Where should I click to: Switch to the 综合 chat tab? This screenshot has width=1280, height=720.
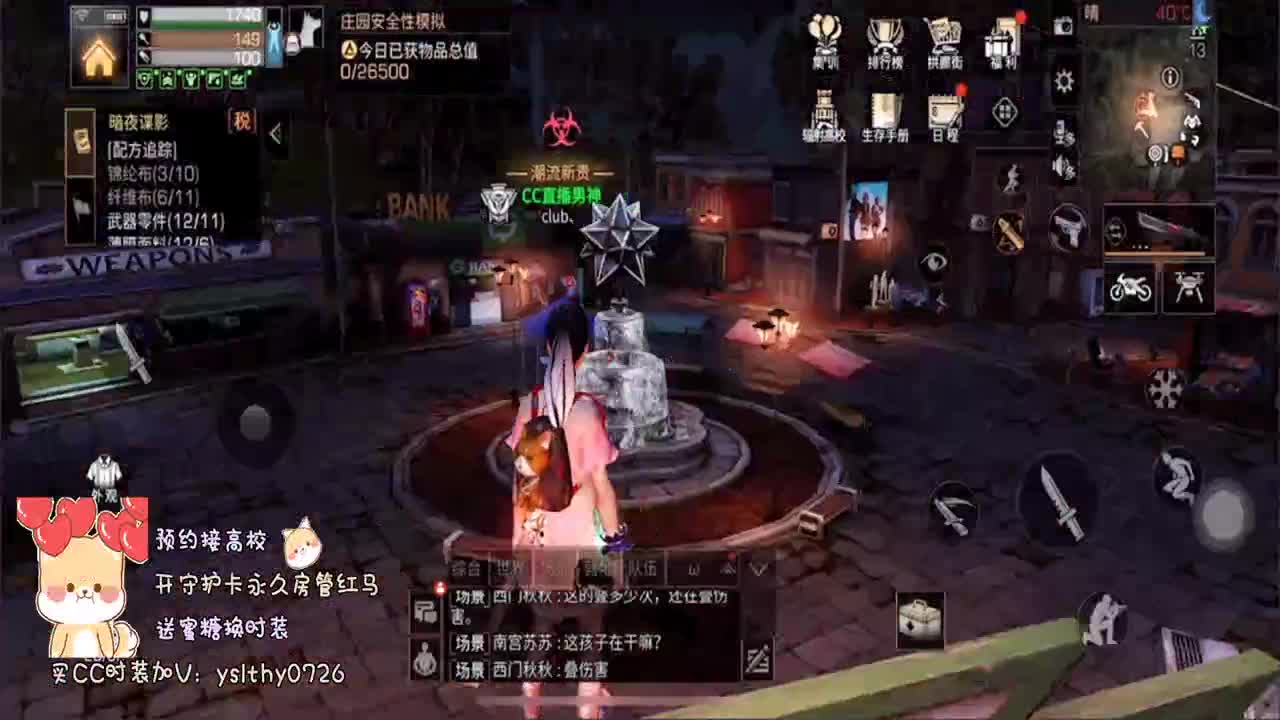pos(466,568)
